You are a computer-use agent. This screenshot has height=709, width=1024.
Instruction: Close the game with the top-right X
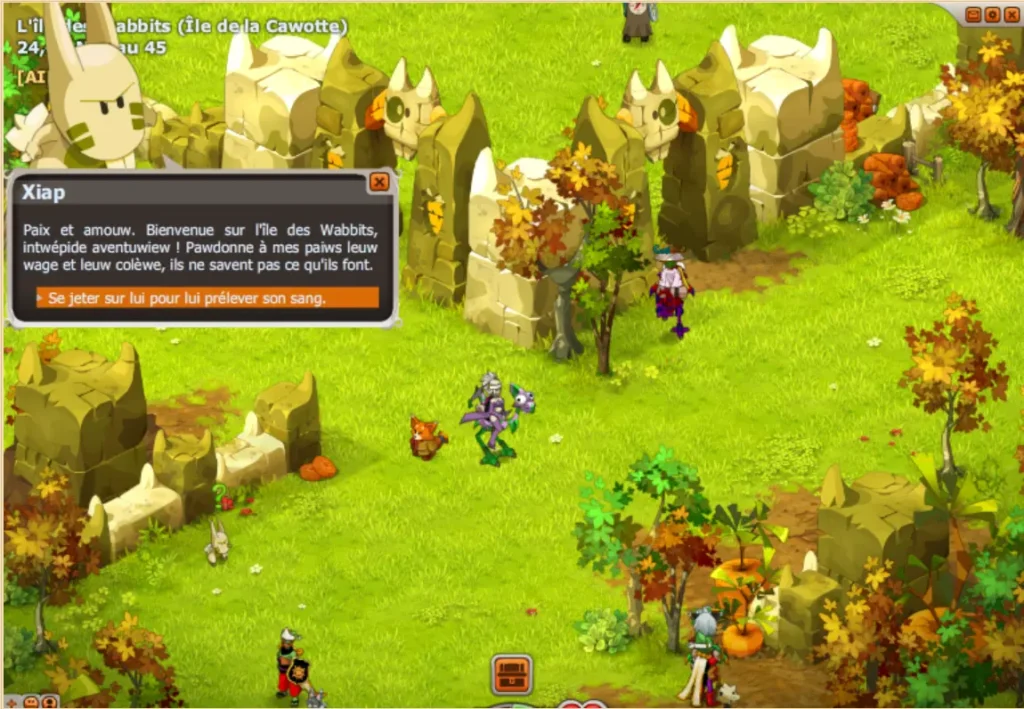(1010, 14)
